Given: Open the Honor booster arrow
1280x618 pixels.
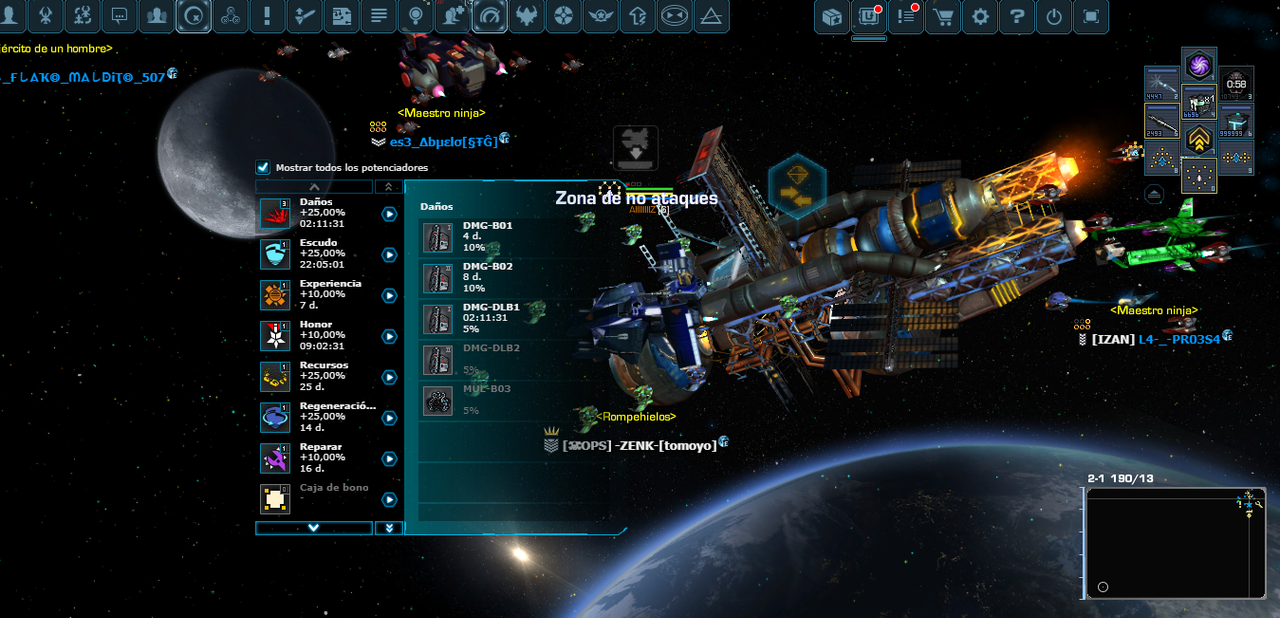Looking at the screenshot, I should pos(389,337).
